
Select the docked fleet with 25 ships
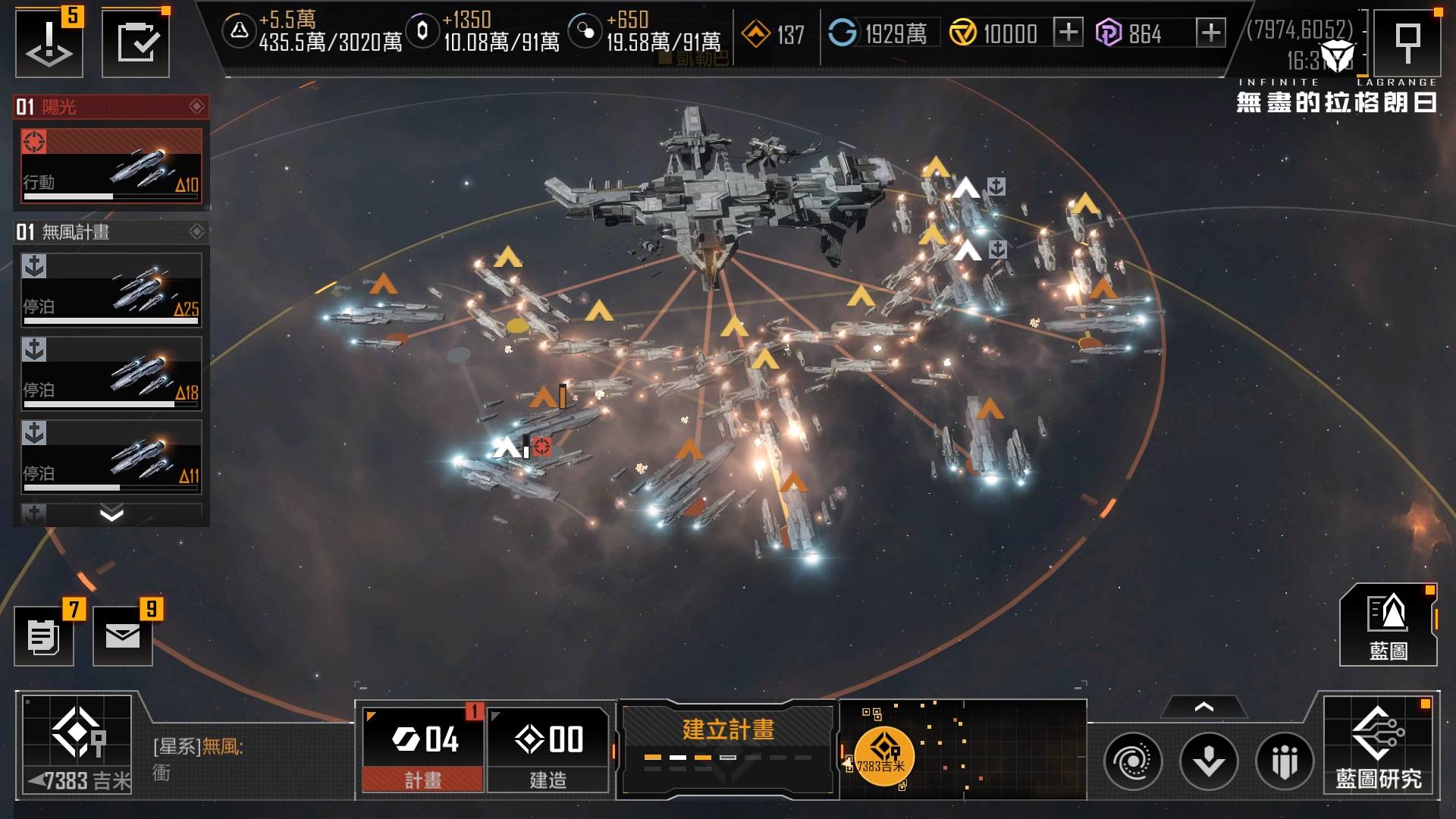(x=111, y=290)
